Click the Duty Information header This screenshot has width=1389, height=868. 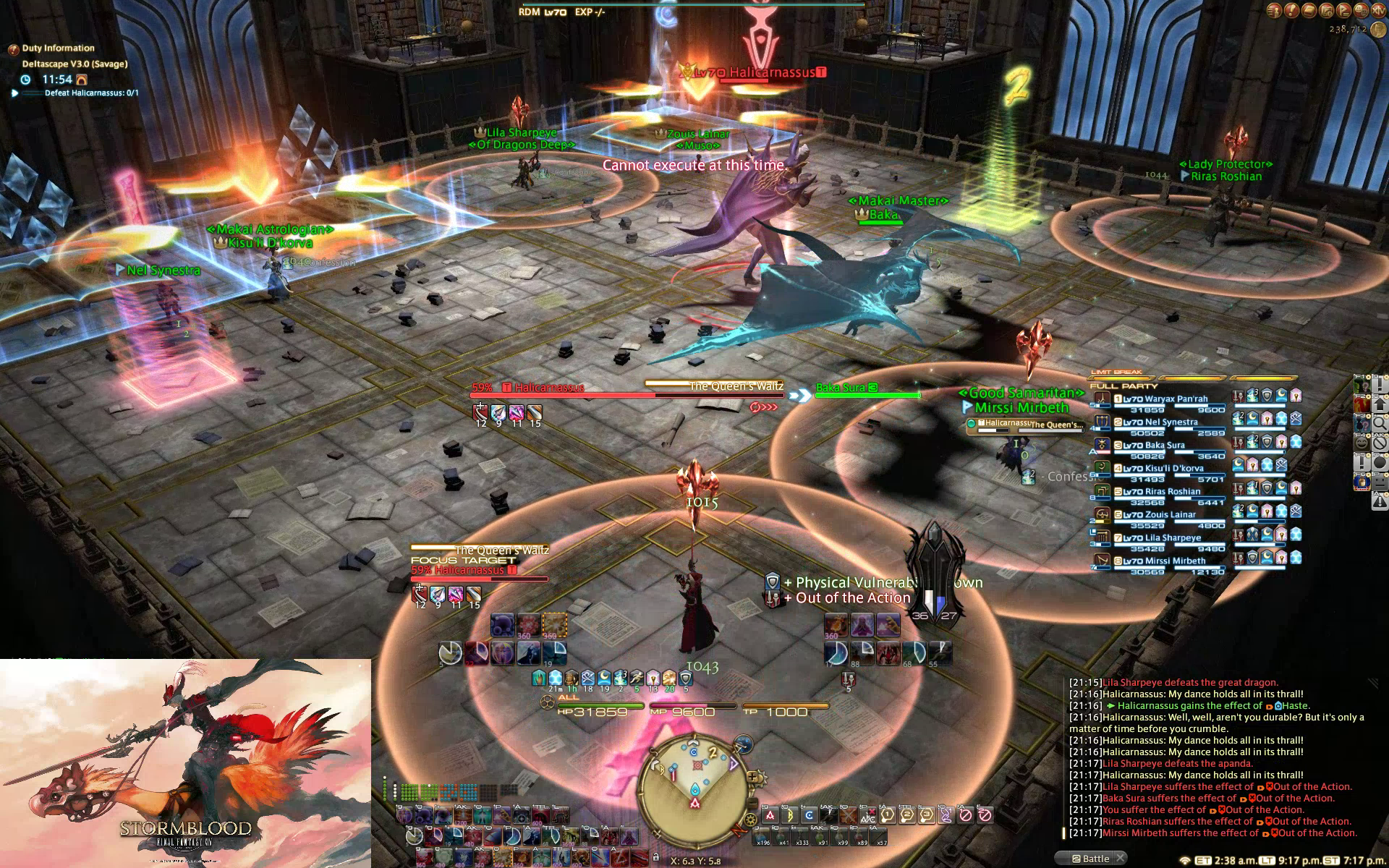click(x=58, y=48)
